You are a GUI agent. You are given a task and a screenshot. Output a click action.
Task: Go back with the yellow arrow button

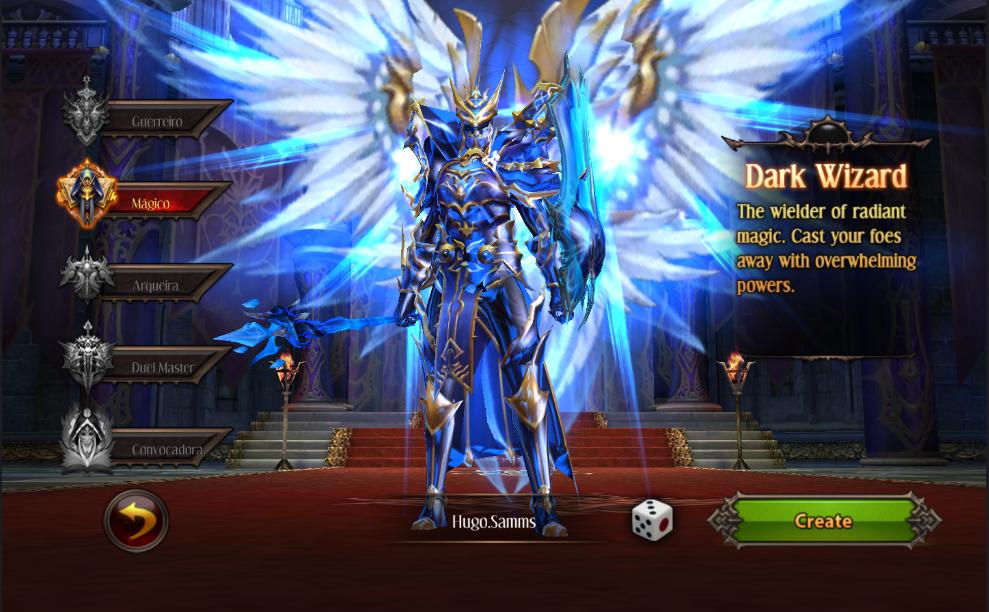[137, 520]
